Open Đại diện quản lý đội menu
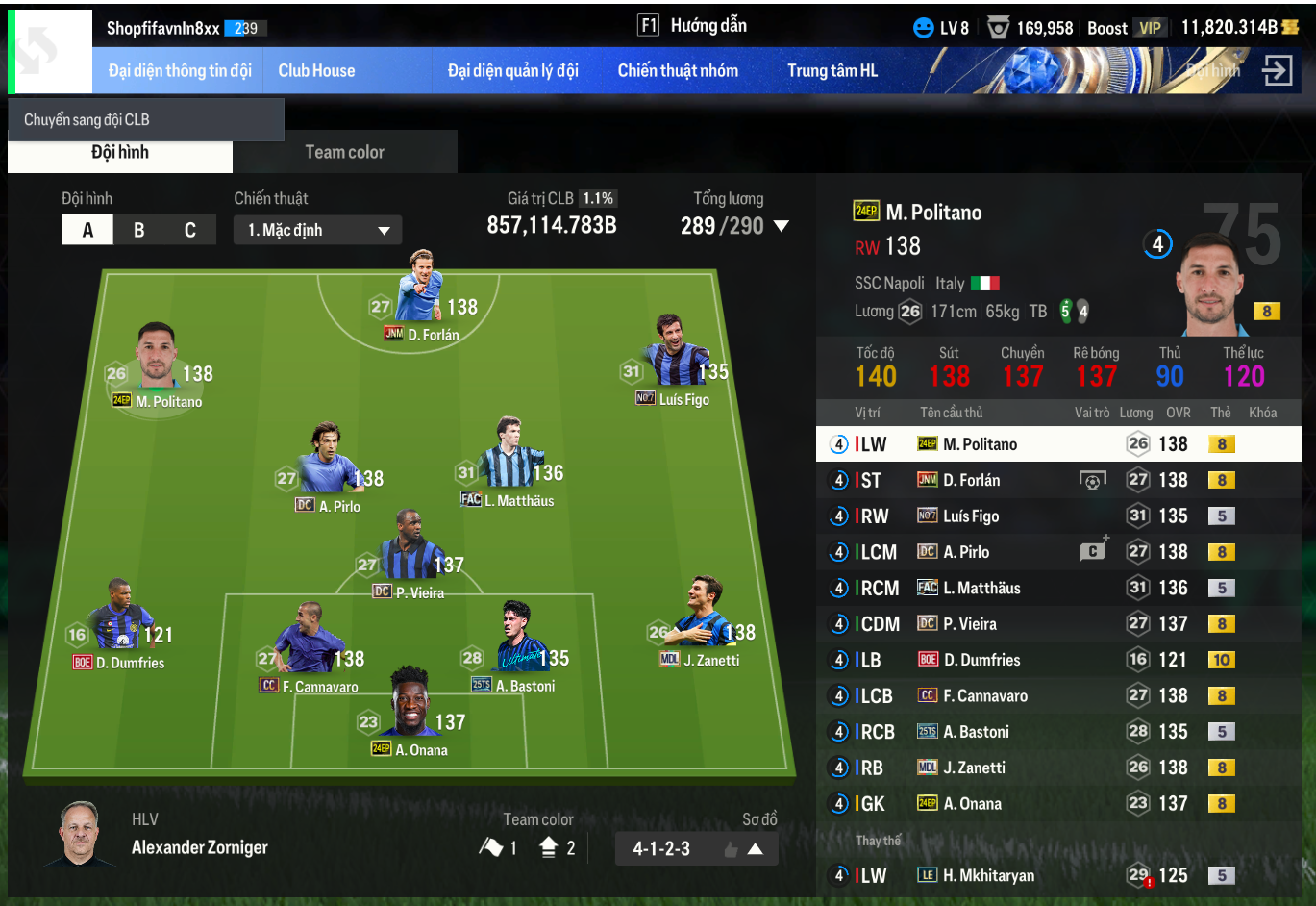 click(x=512, y=71)
